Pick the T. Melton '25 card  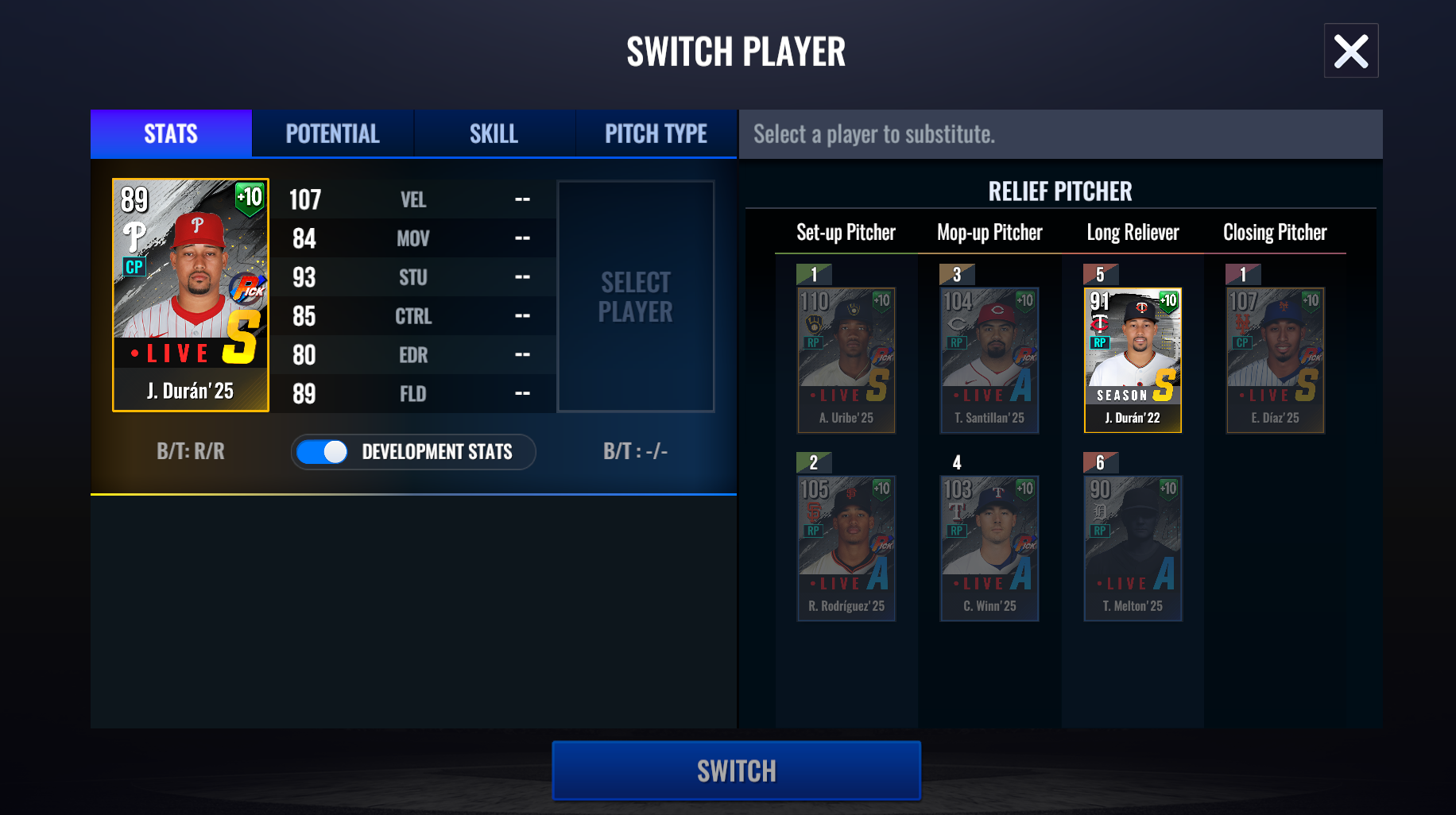pyautogui.click(x=1133, y=548)
